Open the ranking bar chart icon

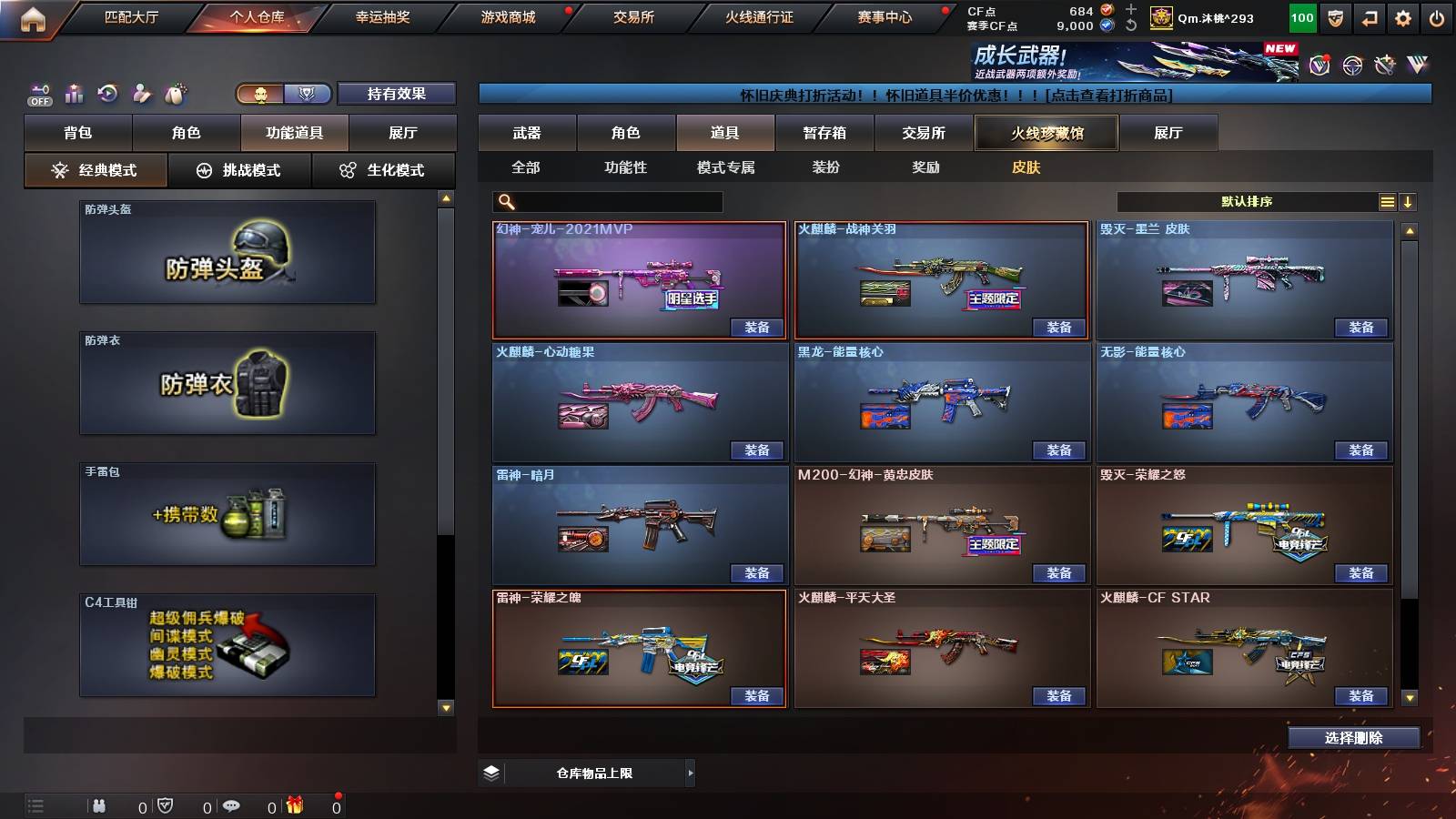[74, 93]
